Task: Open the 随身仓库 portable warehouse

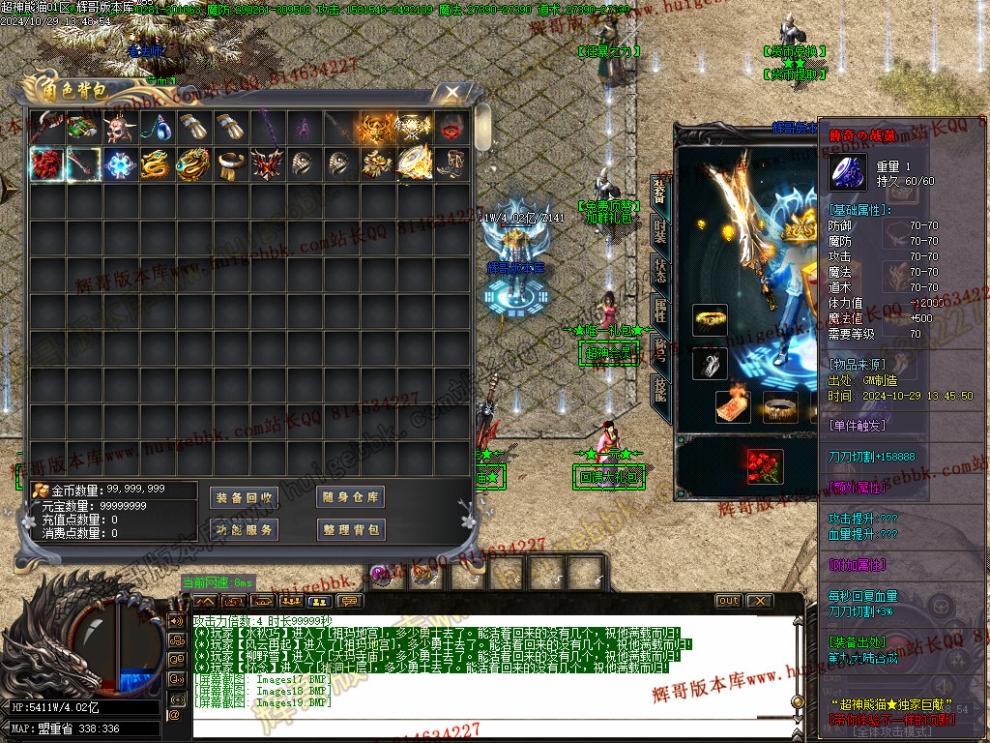Action: coord(351,497)
